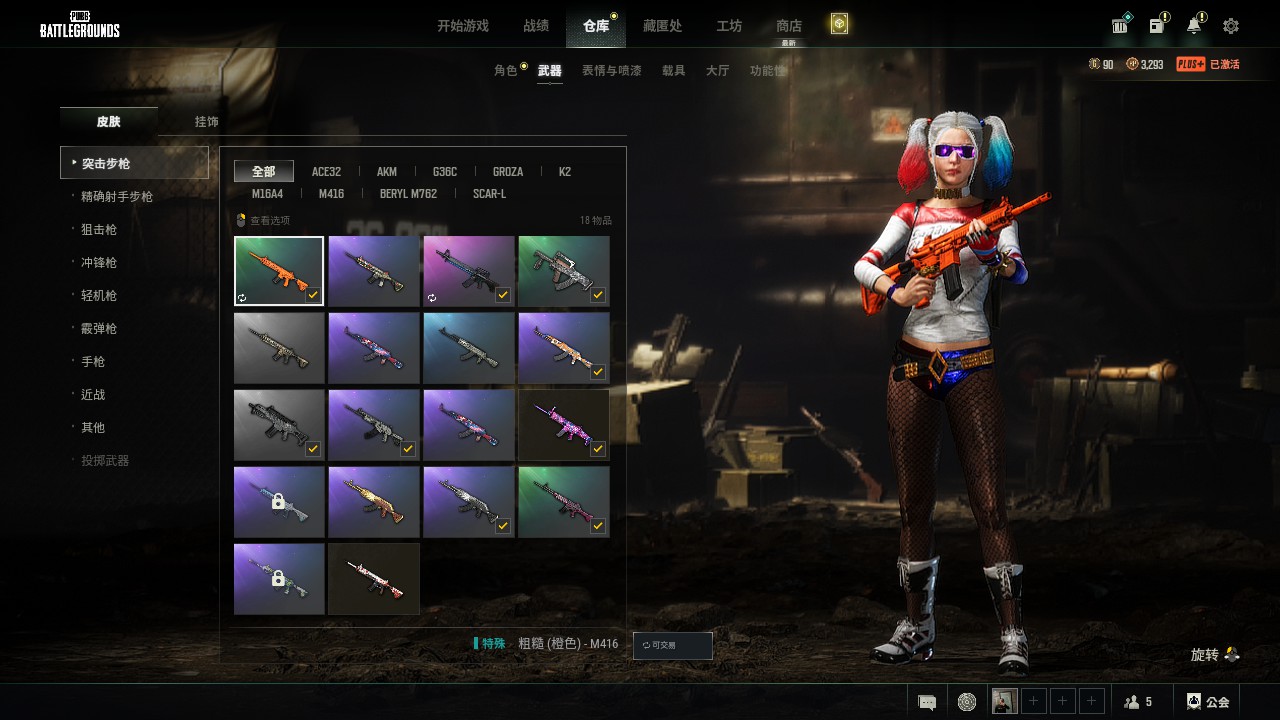This screenshot has height=720, width=1280.
Task: Open the 公会 guild button
Action: click(1208, 702)
